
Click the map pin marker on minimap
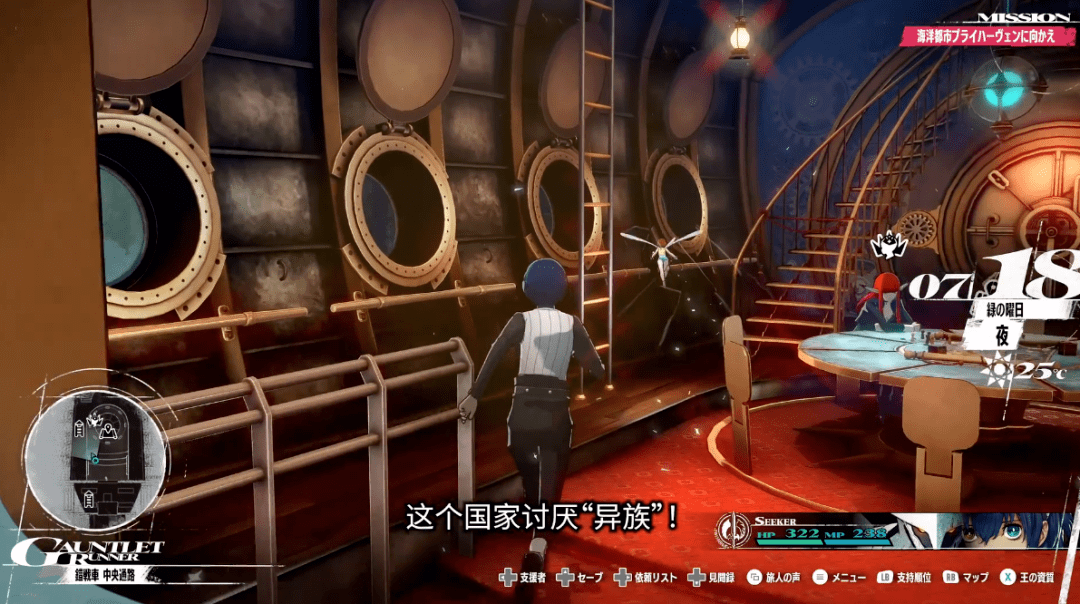(x=107, y=432)
